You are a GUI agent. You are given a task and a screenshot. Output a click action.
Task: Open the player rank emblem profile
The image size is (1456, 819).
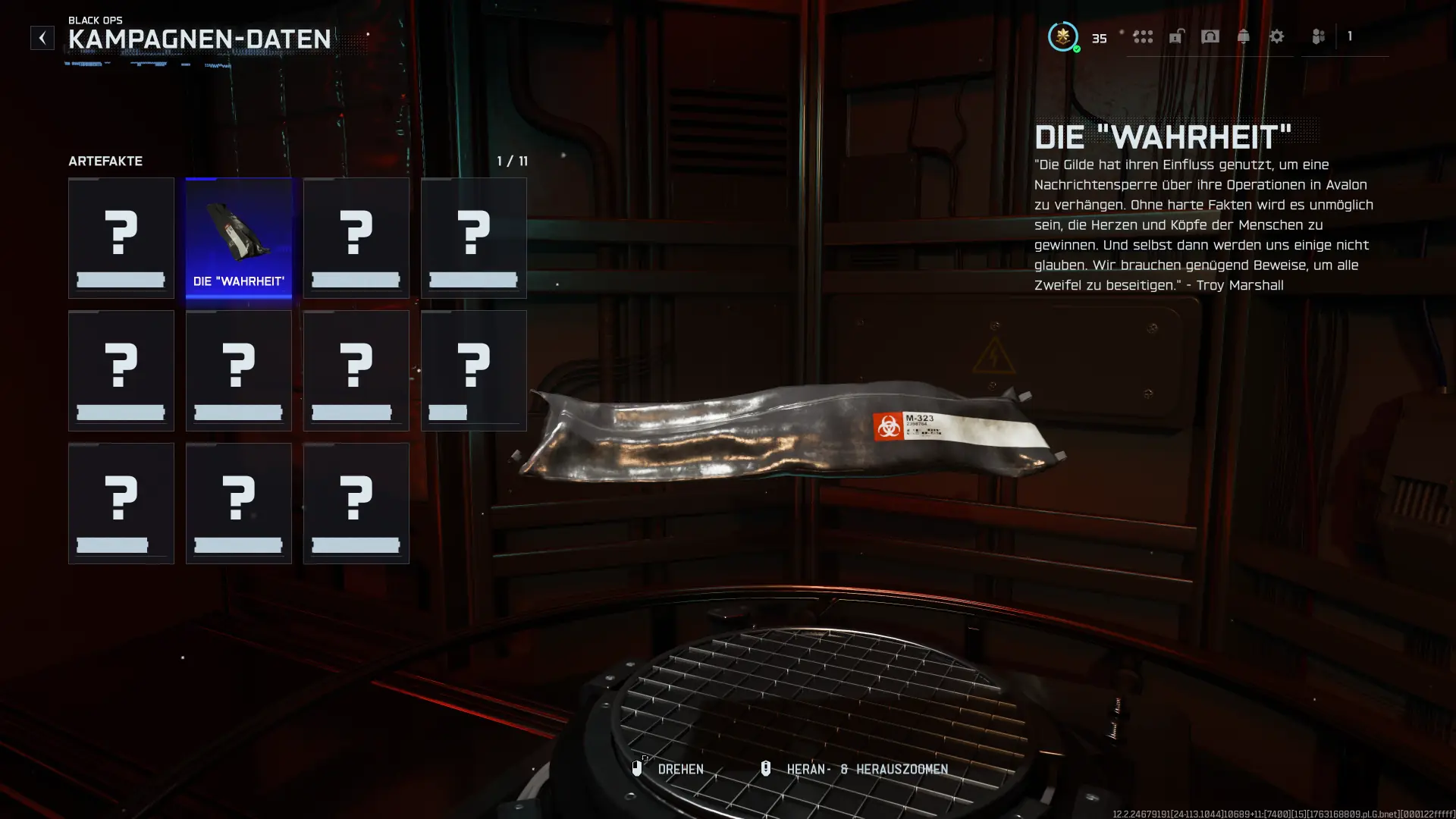1063,36
